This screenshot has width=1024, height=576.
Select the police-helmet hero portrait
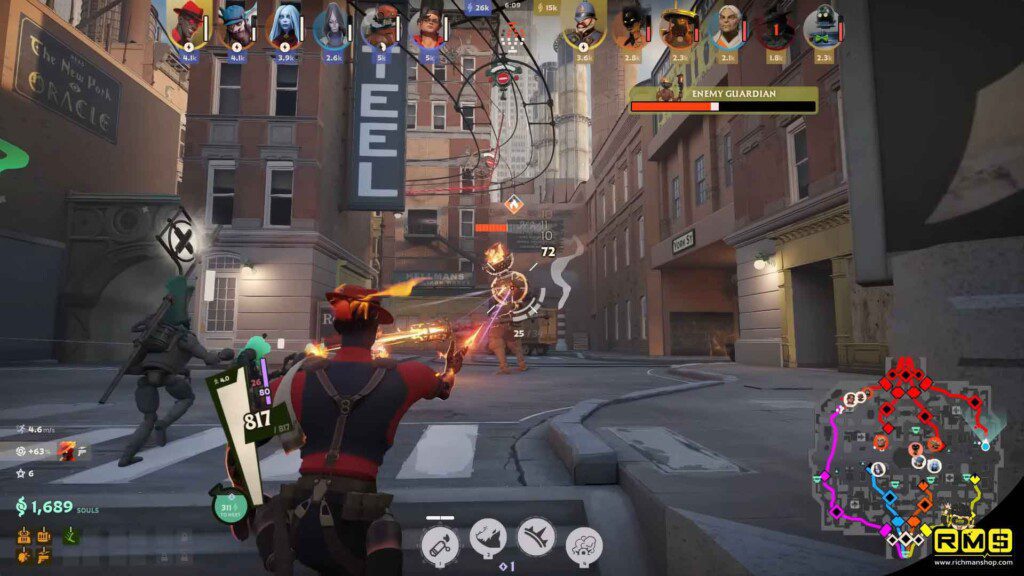pos(584,26)
